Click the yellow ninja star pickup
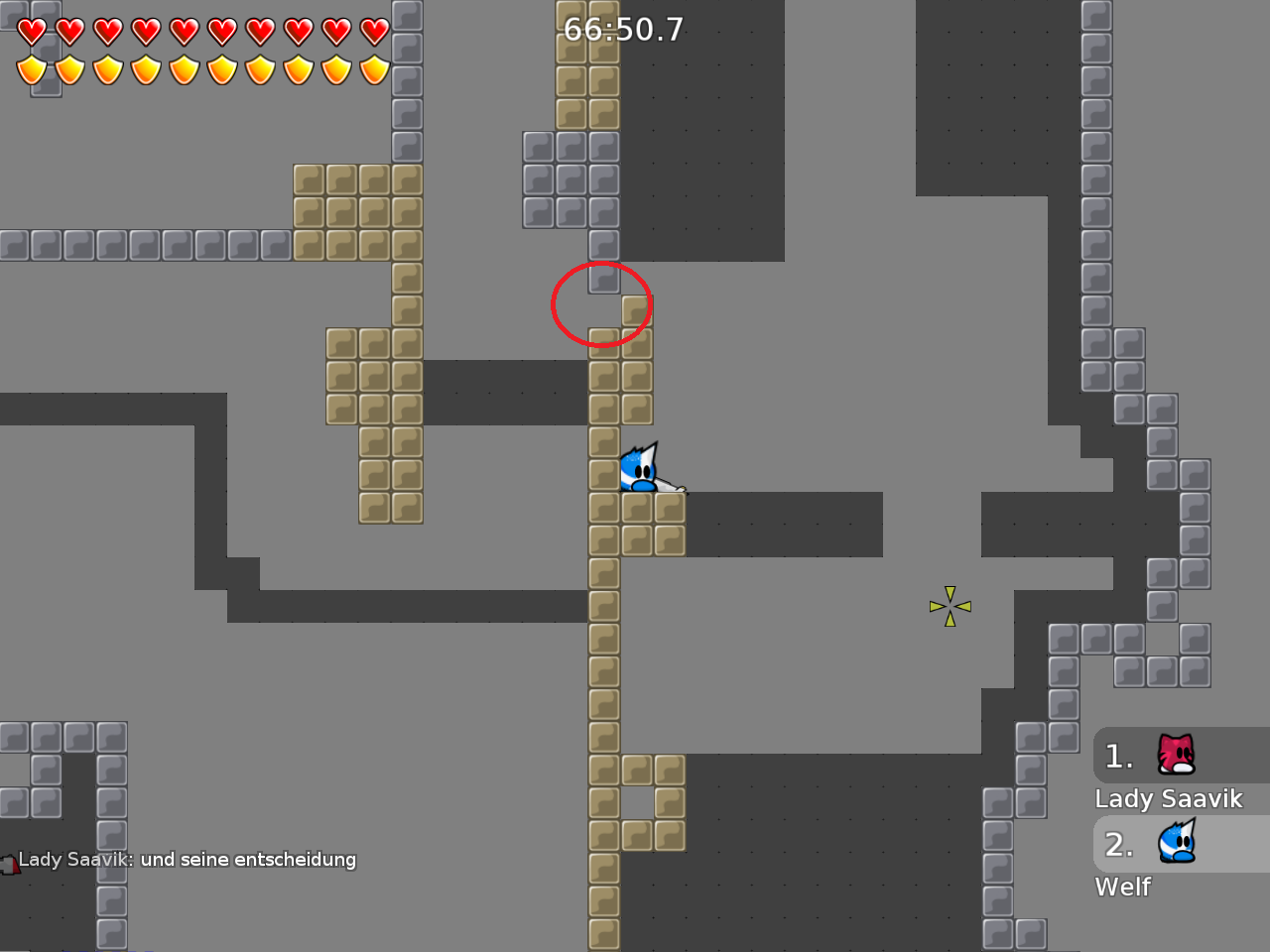1270x952 pixels. (950, 605)
